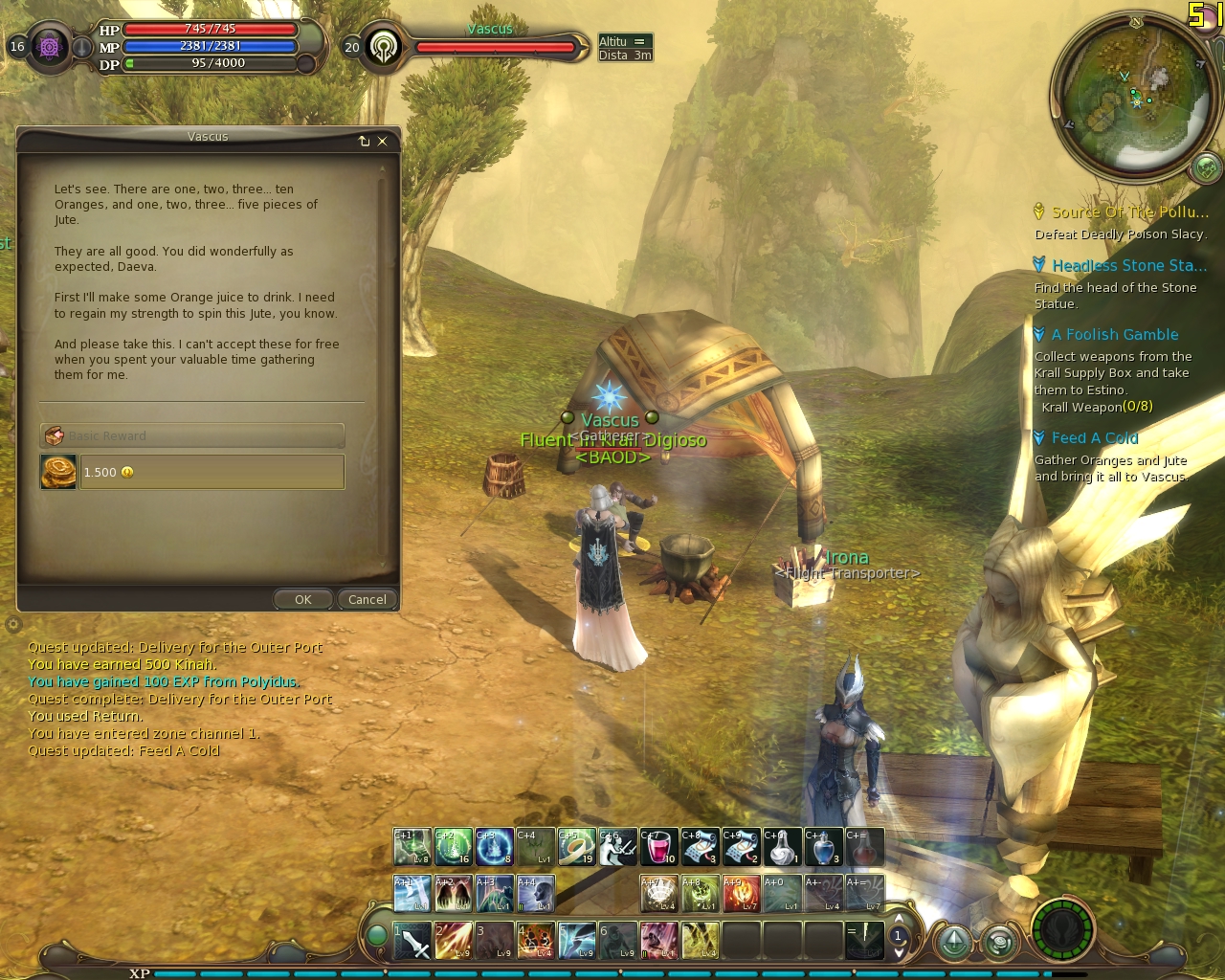
Task: Close the Vascus window with X
Action: 383,142
